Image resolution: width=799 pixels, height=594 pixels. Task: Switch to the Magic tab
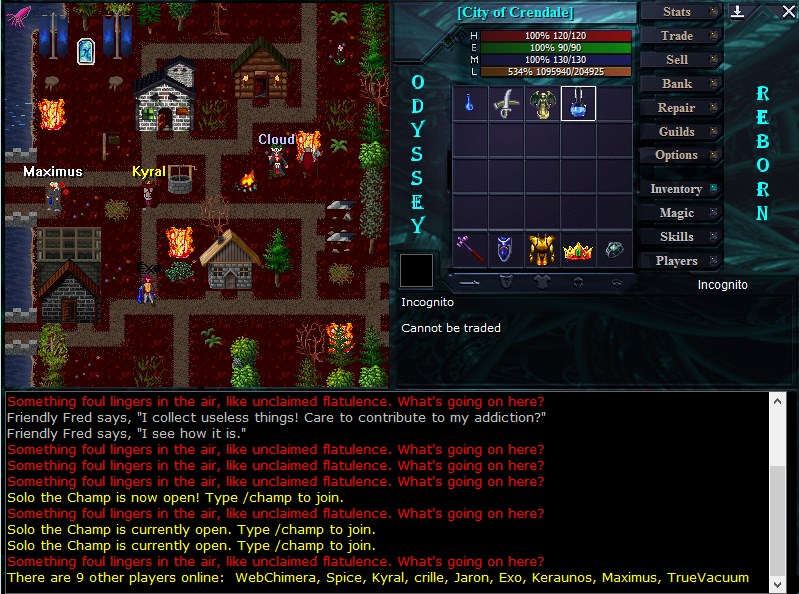pyautogui.click(x=678, y=213)
